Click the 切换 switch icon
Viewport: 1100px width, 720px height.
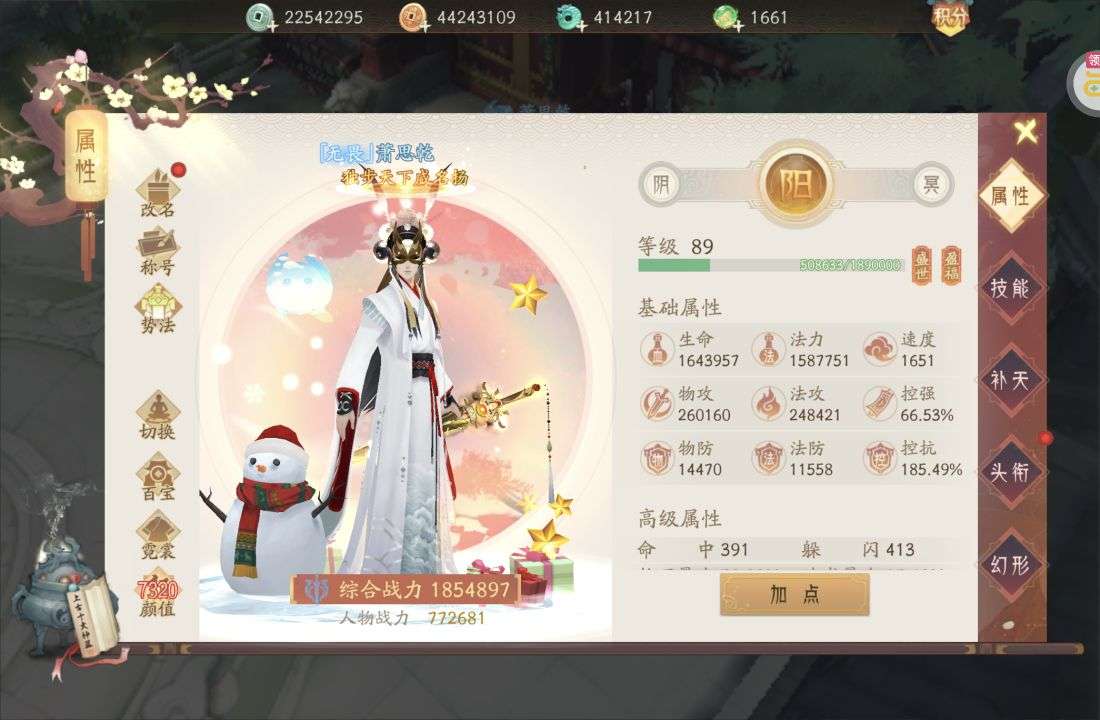click(x=158, y=415)
